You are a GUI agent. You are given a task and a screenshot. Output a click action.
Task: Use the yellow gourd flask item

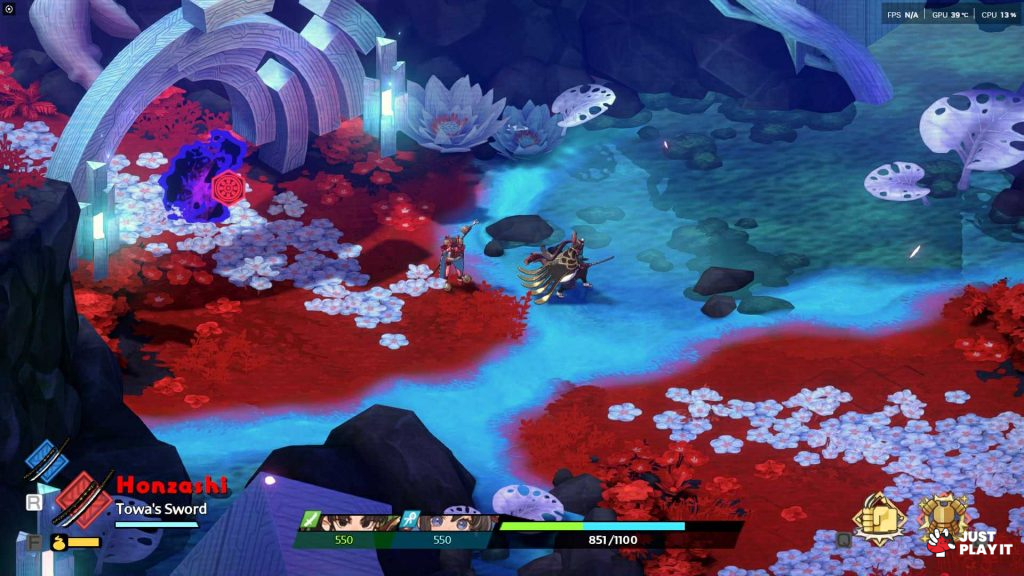pyautogui.click(x=57, y=542)
